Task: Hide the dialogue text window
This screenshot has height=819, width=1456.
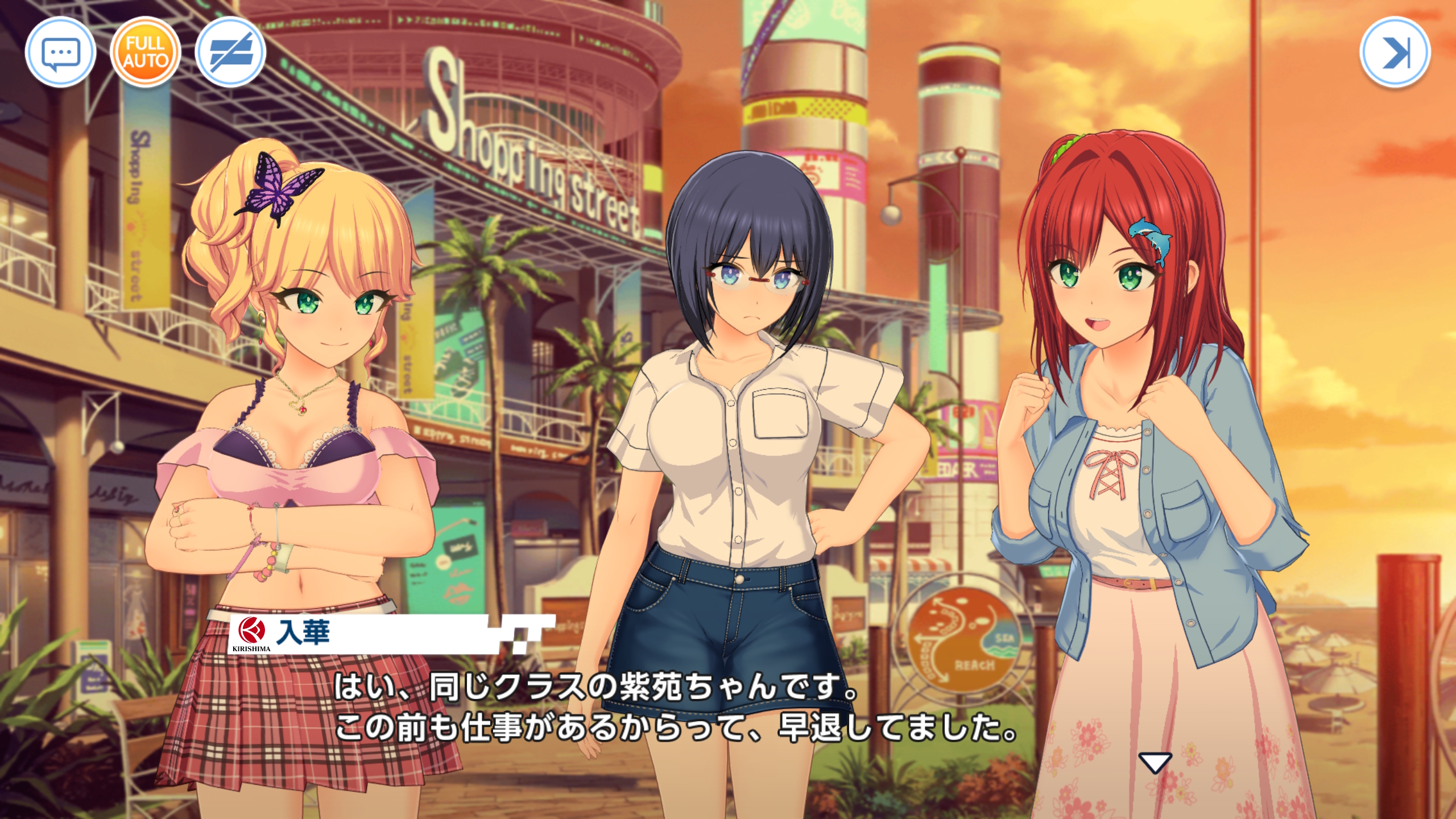Action: point(230,53)
